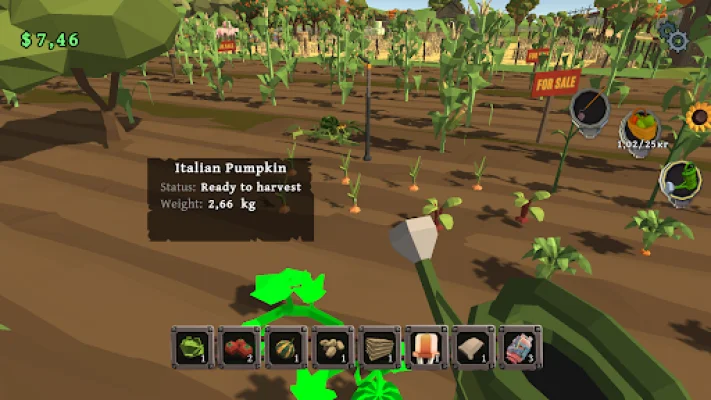The image size is (711, 400).
Task: Select the wooden planks hotbar slot
Action: [379, 347]
